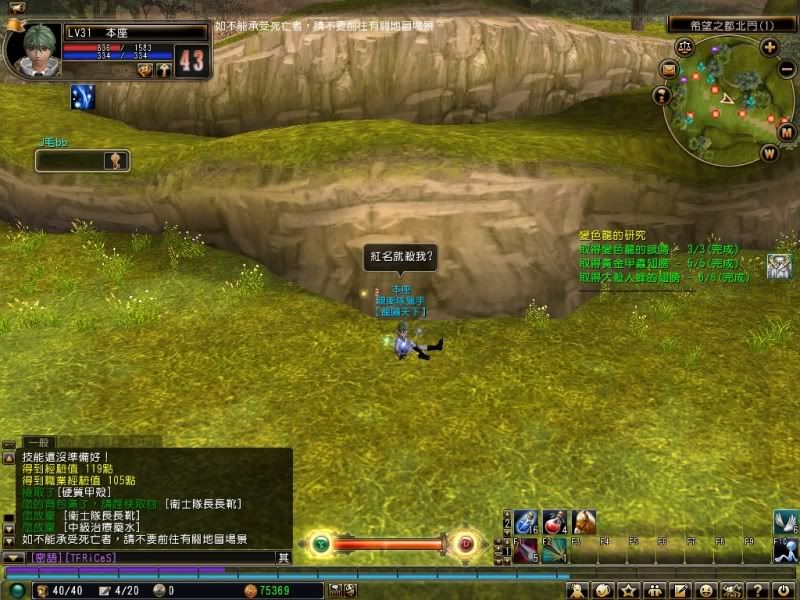Open the star icon menu button
The image size is (800, 600).
click(629, 592)
